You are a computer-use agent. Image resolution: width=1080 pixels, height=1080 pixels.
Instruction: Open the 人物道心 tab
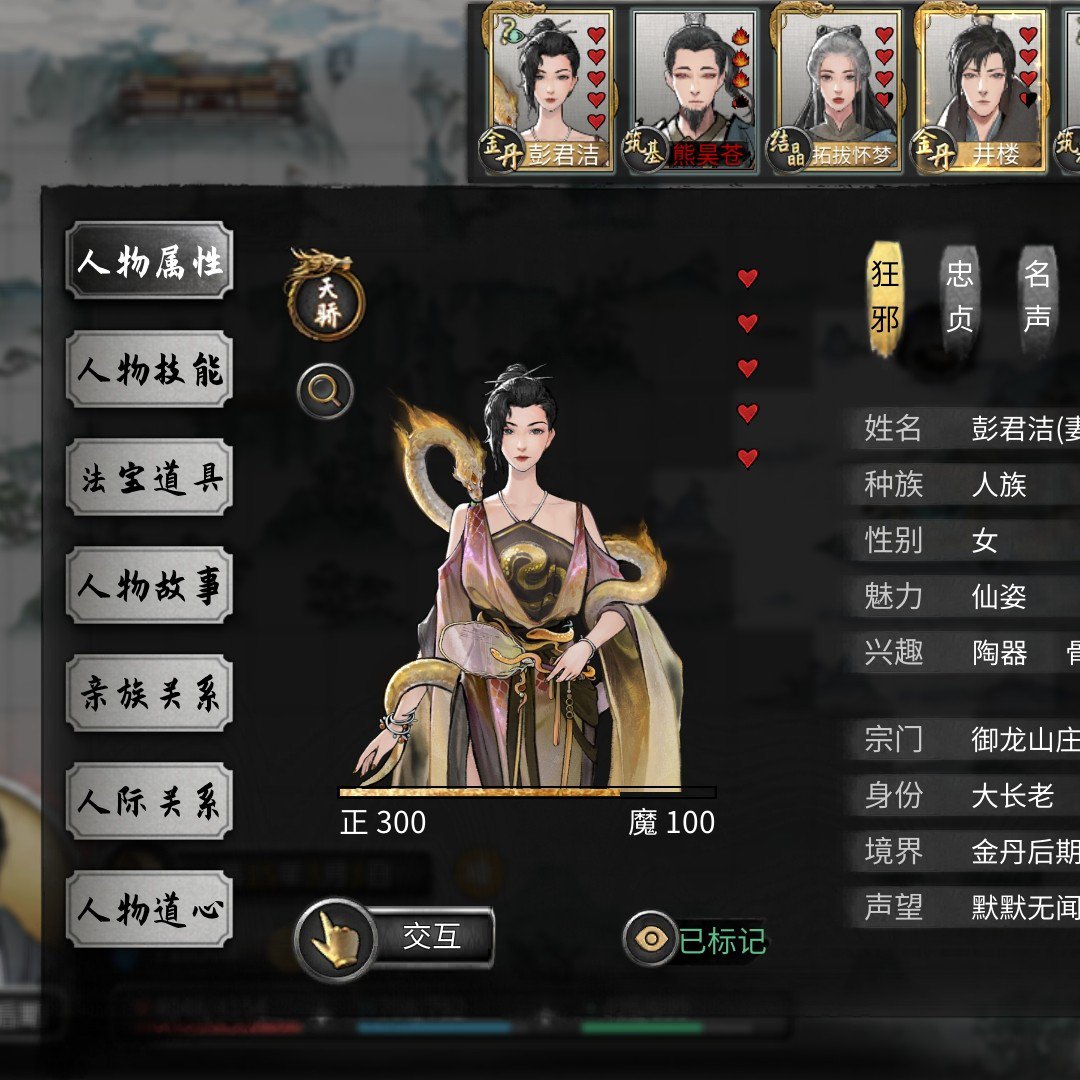149,910
